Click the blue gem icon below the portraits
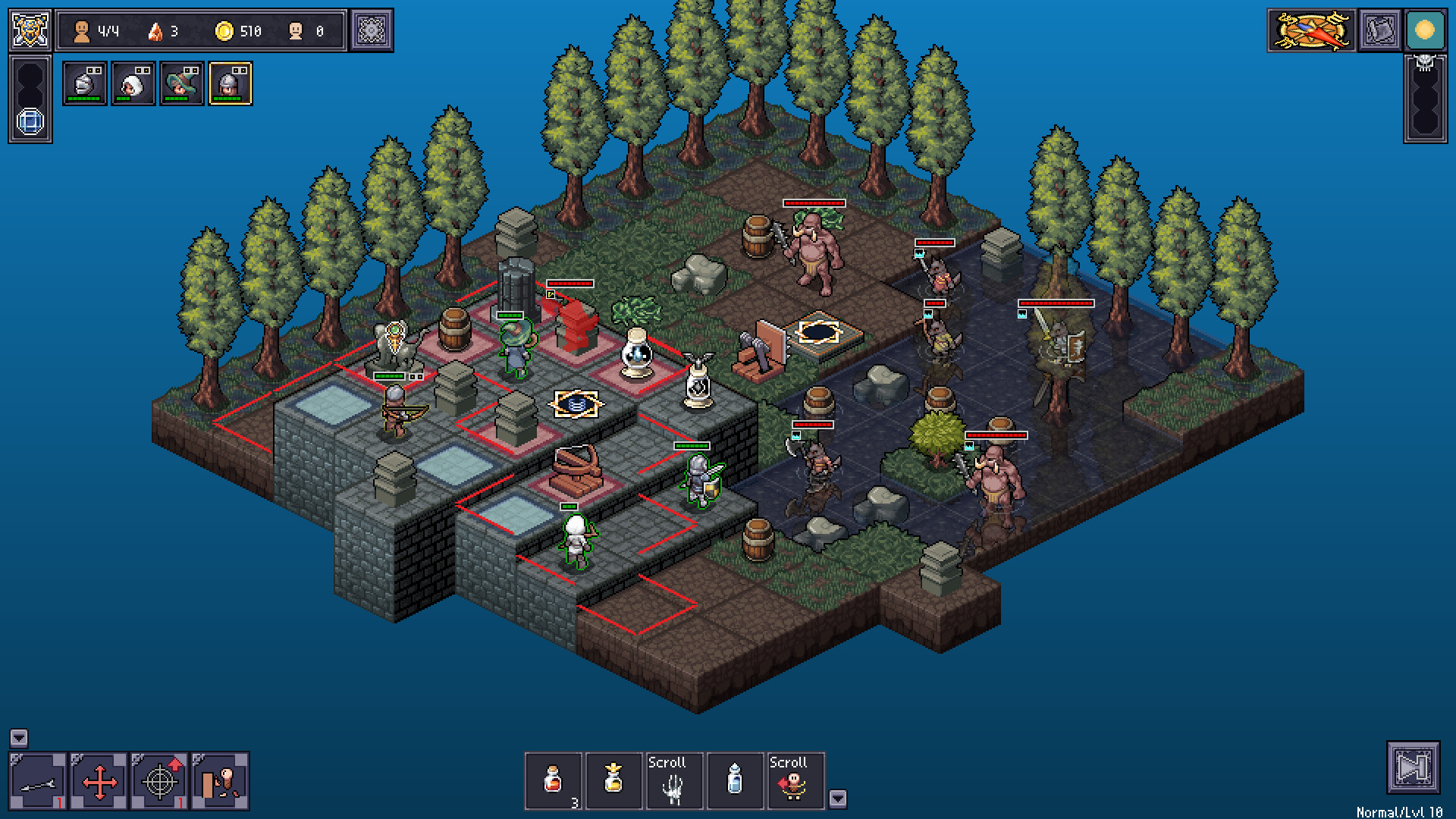1456x819 pixels. point(31,121)
